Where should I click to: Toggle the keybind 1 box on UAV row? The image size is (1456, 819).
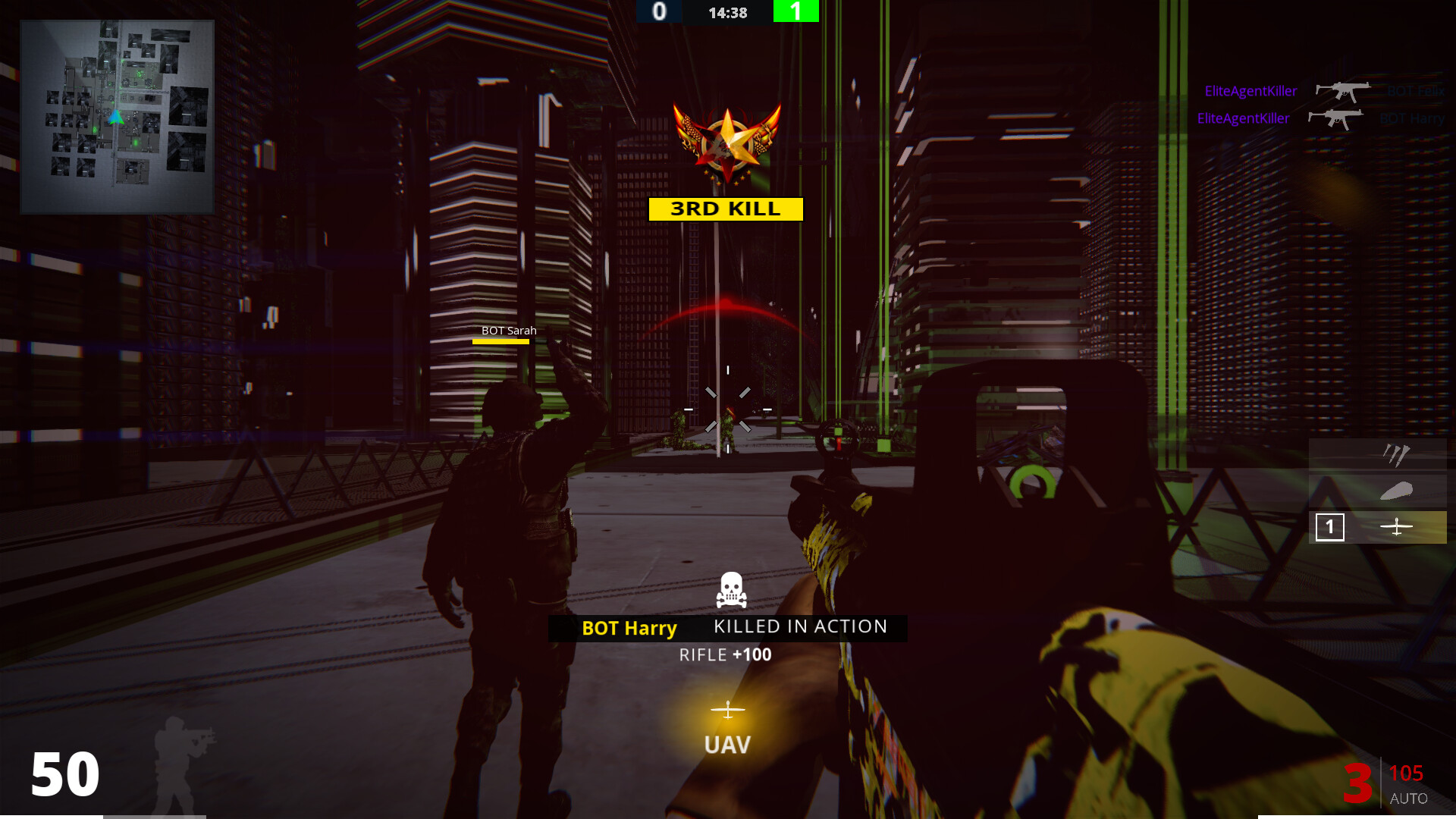click(x=1331, y=526)
